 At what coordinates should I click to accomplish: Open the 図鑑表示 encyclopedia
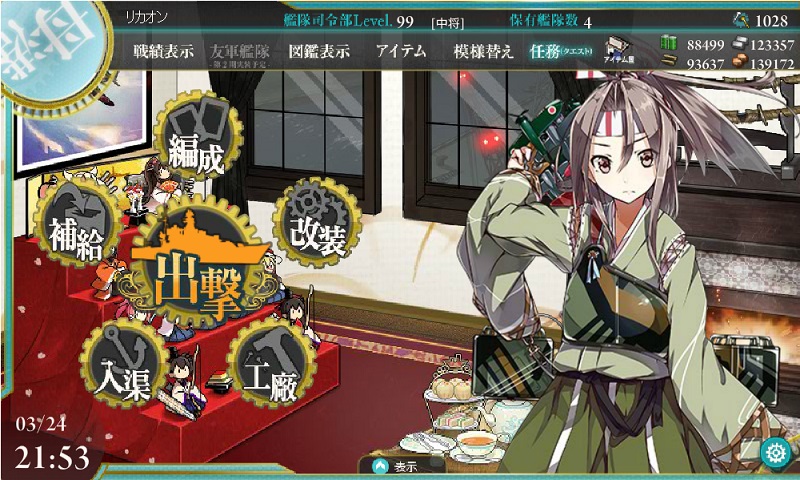tap(318, 52)
